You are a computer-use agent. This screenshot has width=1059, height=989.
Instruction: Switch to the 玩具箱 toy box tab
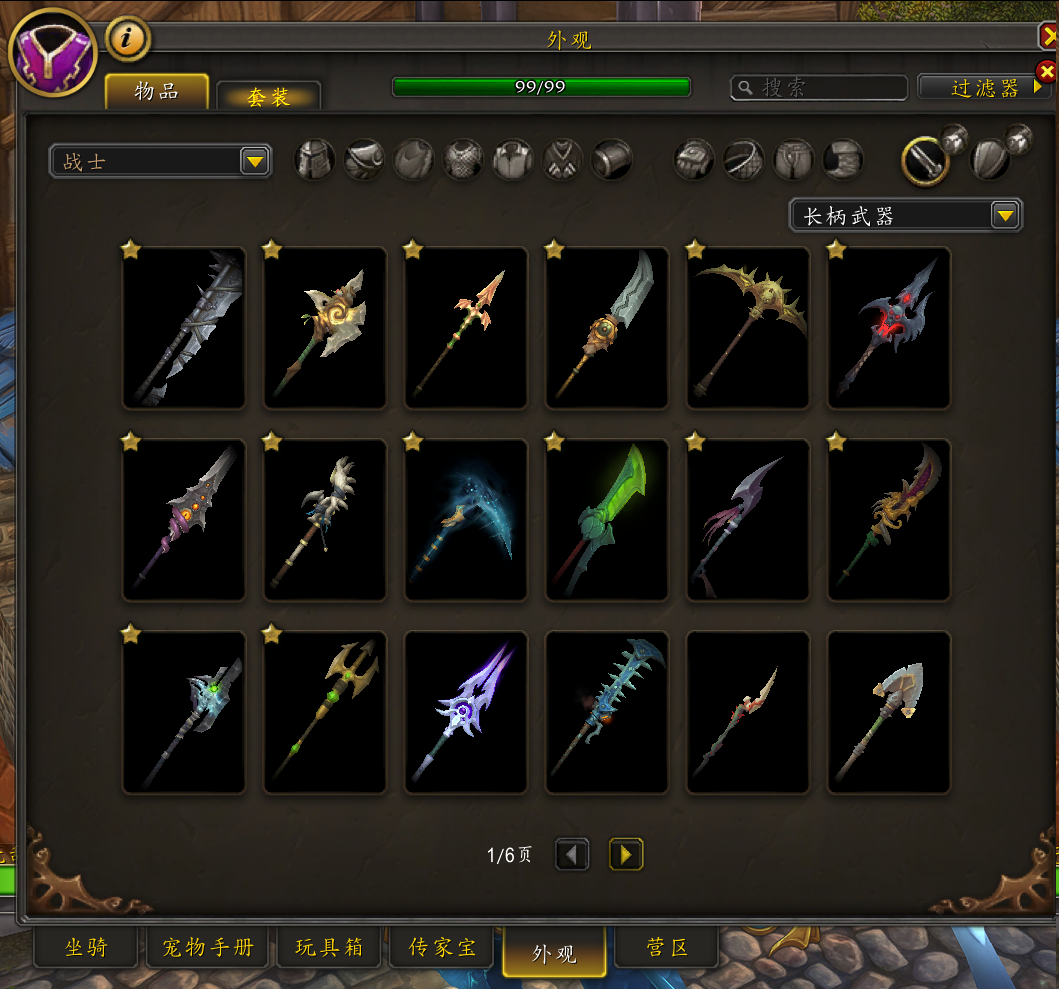[329, 947]
